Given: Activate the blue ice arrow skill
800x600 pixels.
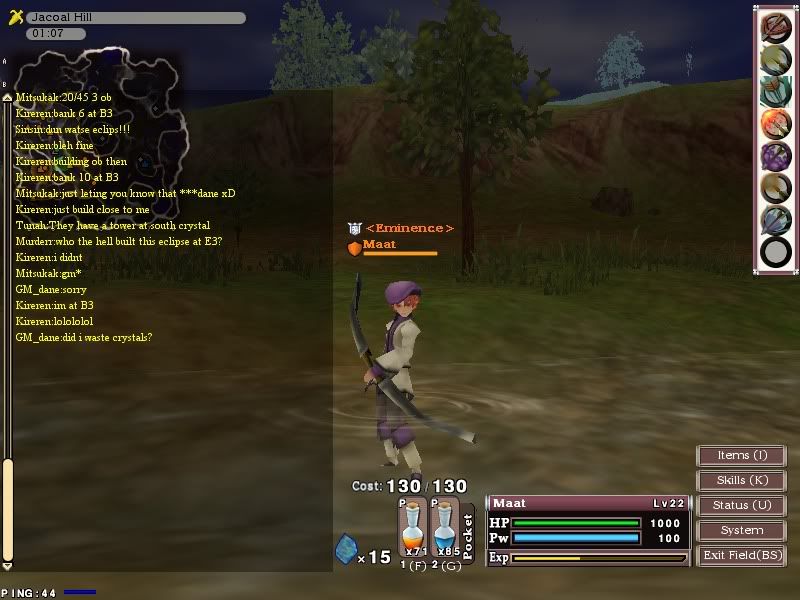Looking at the screenshot, I should tap(775, 220).
